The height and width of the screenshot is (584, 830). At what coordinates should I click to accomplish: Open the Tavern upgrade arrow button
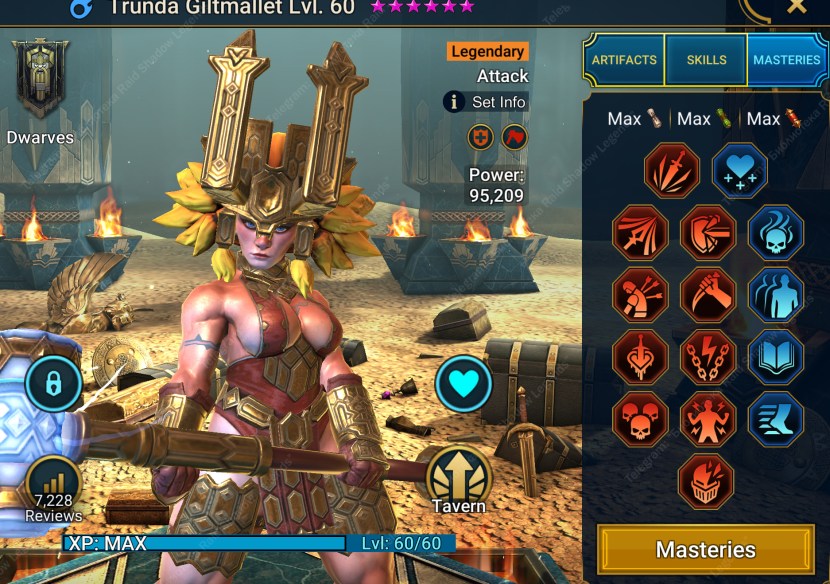(459, 474)
